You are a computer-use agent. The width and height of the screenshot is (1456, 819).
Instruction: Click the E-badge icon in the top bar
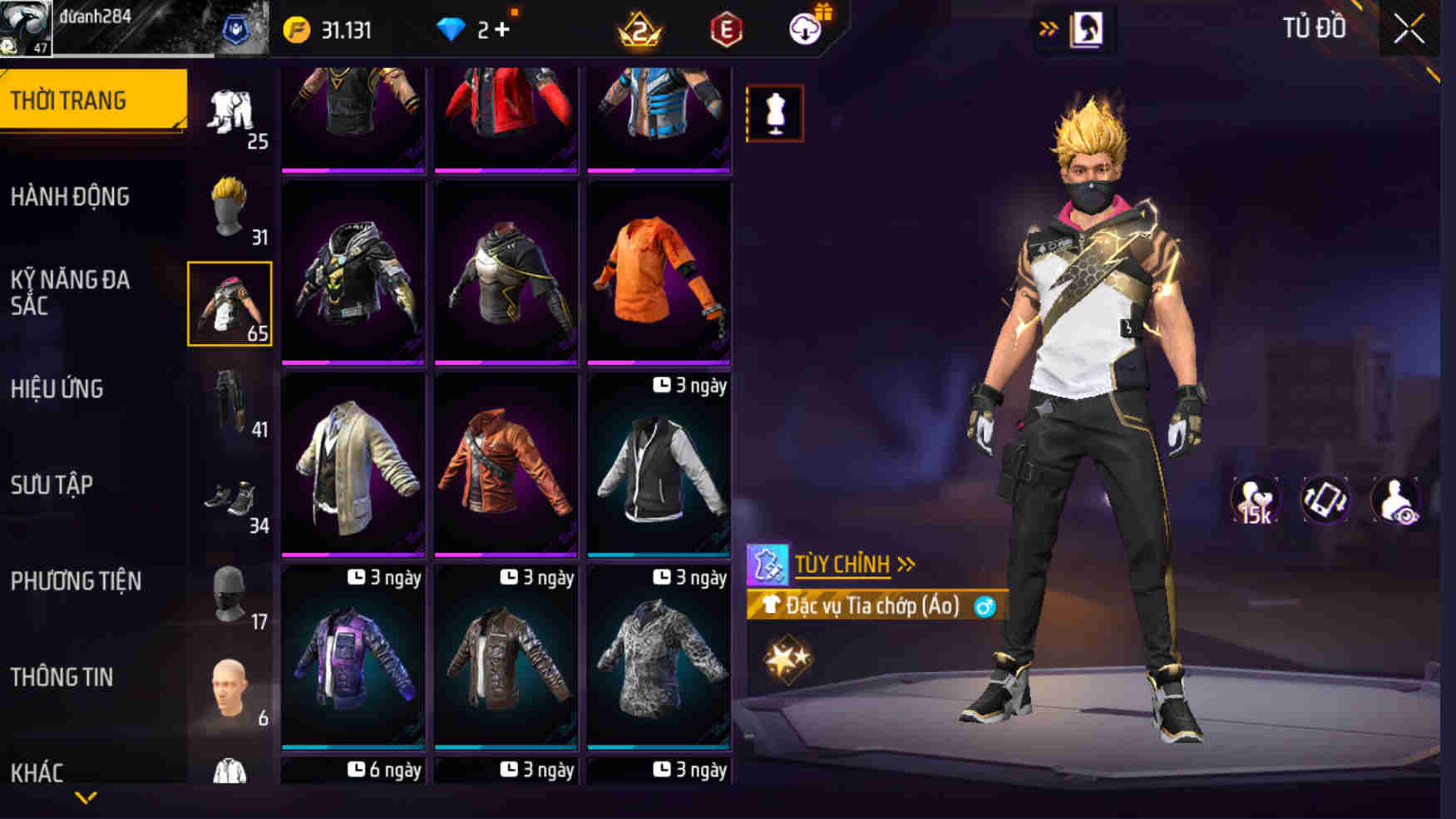(725, 30)
